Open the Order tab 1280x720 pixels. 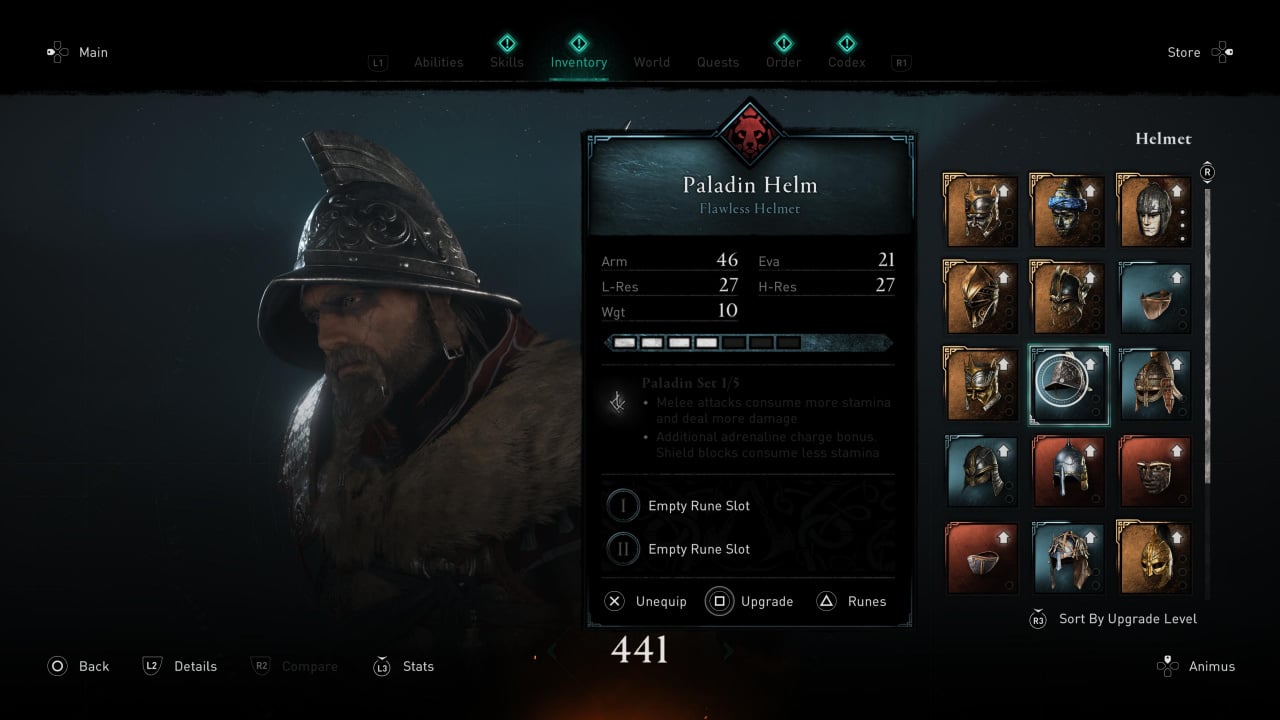(784, 62)
